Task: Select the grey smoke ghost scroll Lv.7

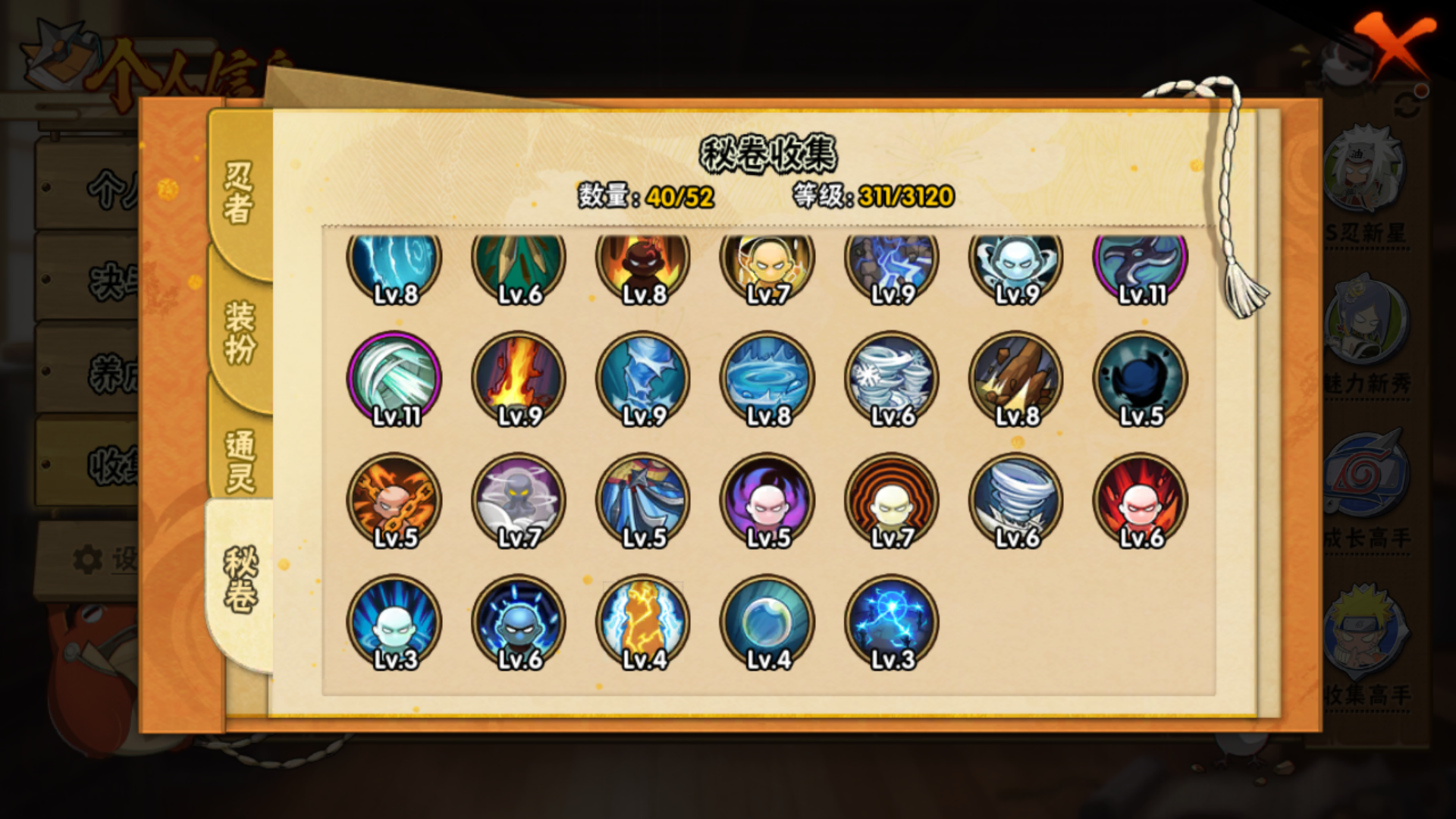Action: [519, 500]
